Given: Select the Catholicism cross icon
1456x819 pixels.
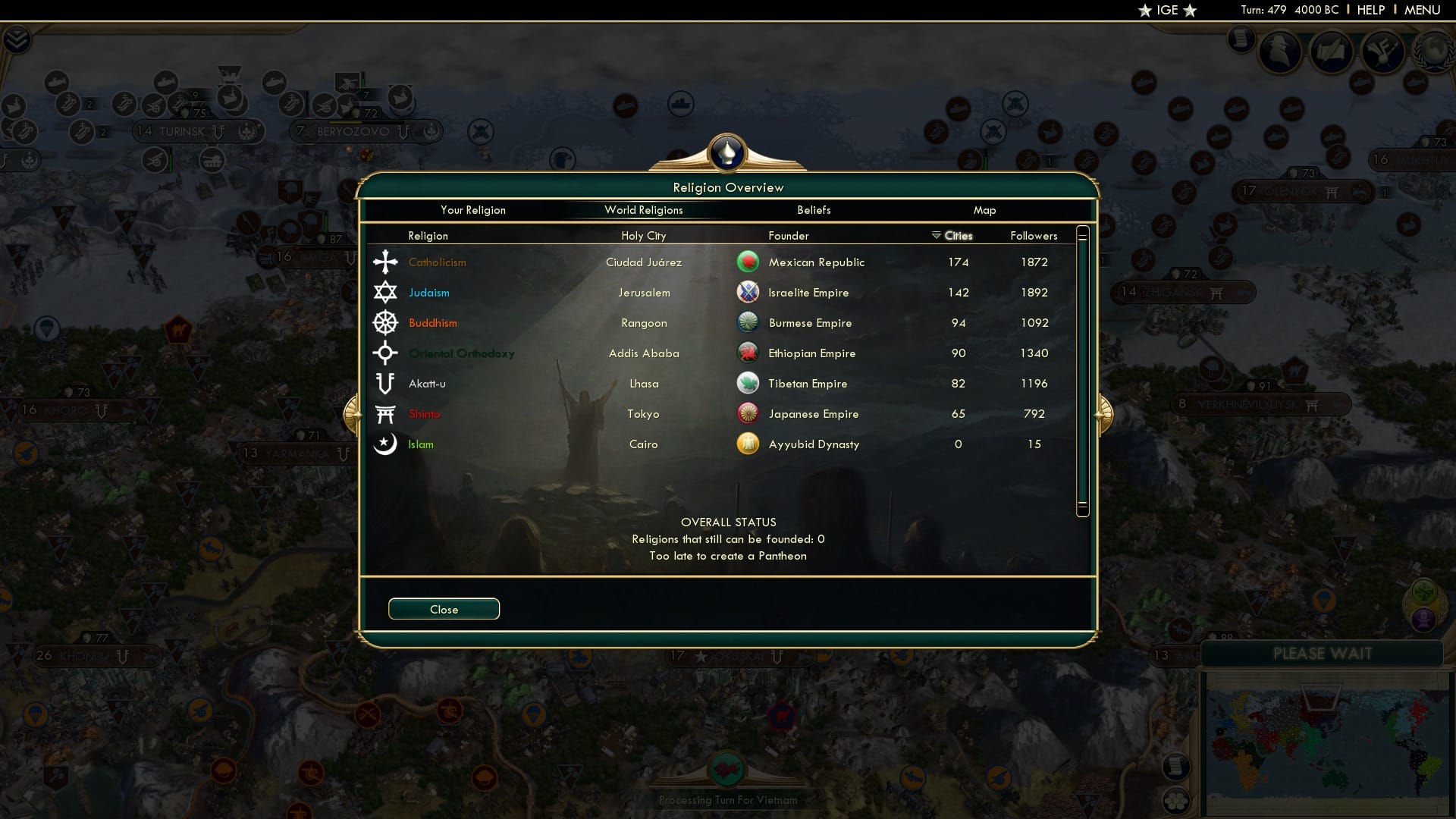Looking at the screenshot, I should pyautogui.click(x=386, y=262).
